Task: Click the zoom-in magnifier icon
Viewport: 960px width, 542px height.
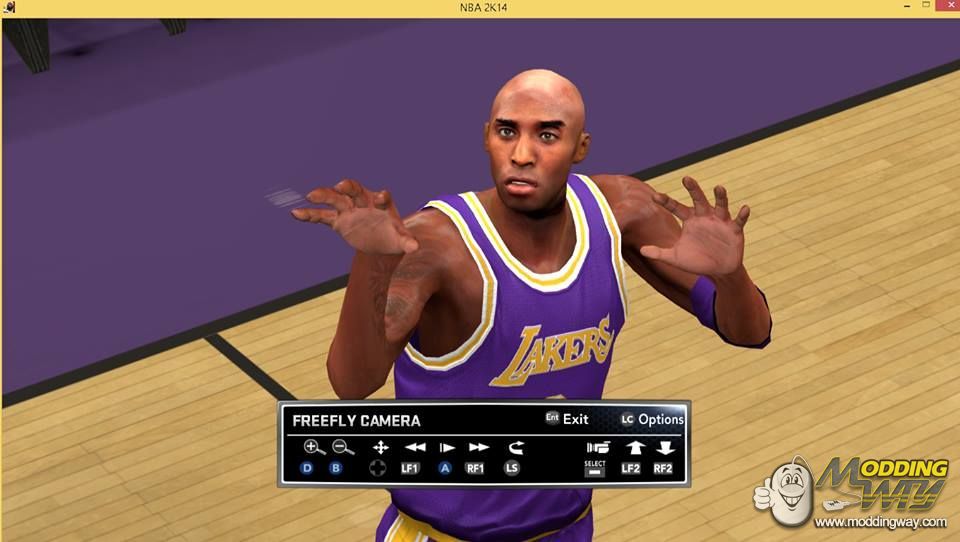Action: point(314,448)
